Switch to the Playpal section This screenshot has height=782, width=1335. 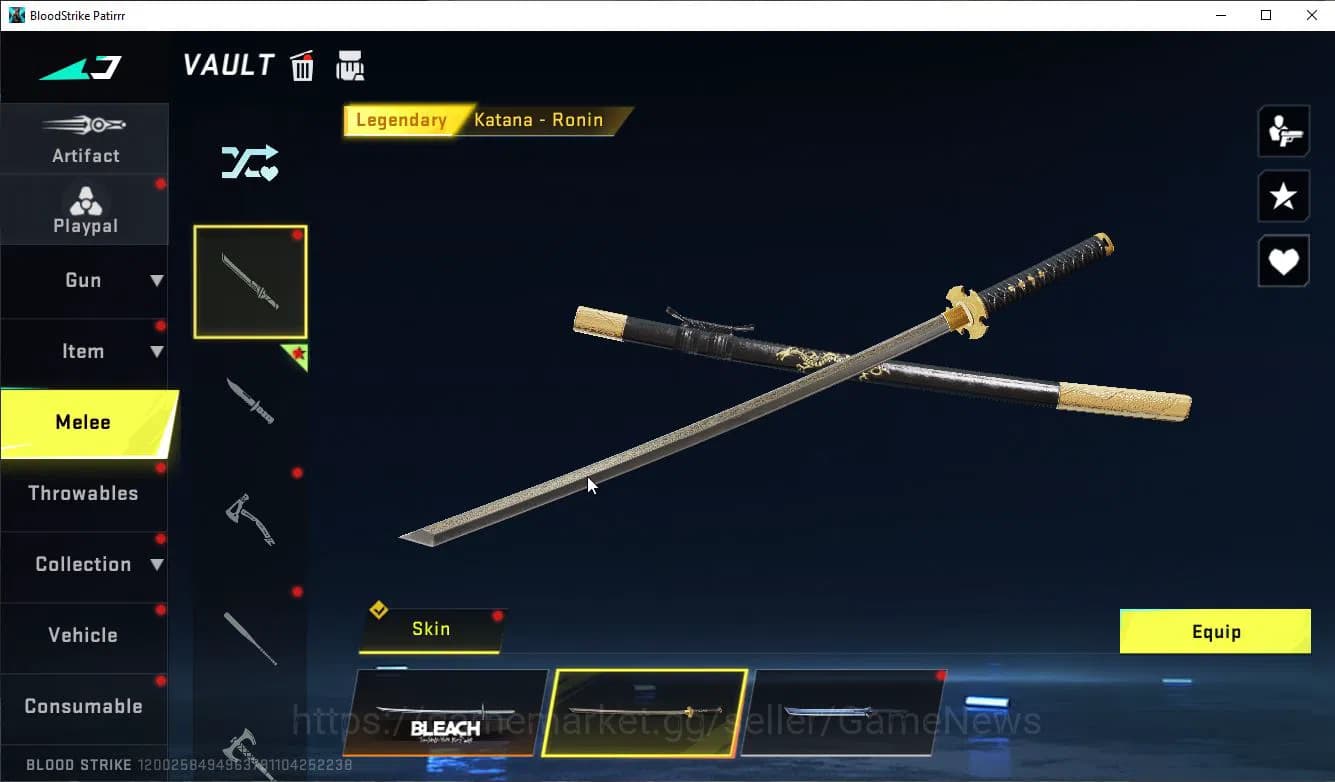(x=84, y=209)
